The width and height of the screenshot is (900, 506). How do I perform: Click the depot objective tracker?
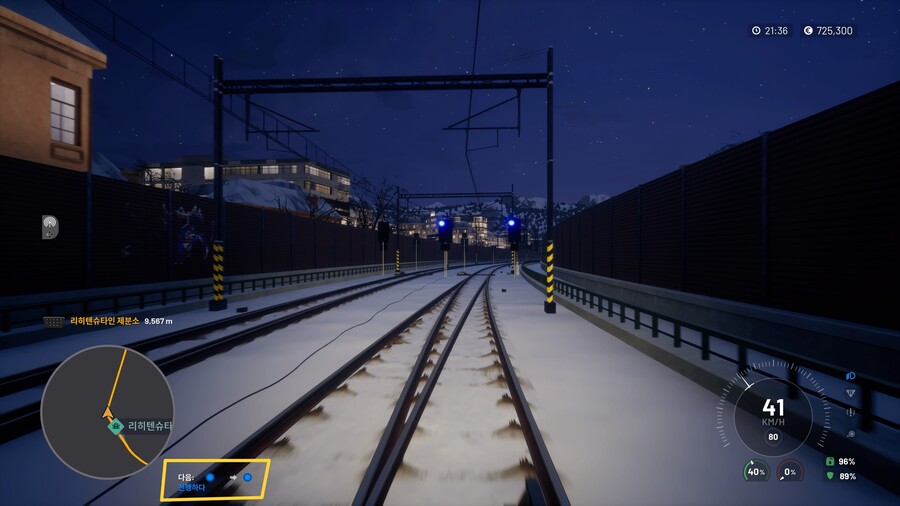(108, 321)
